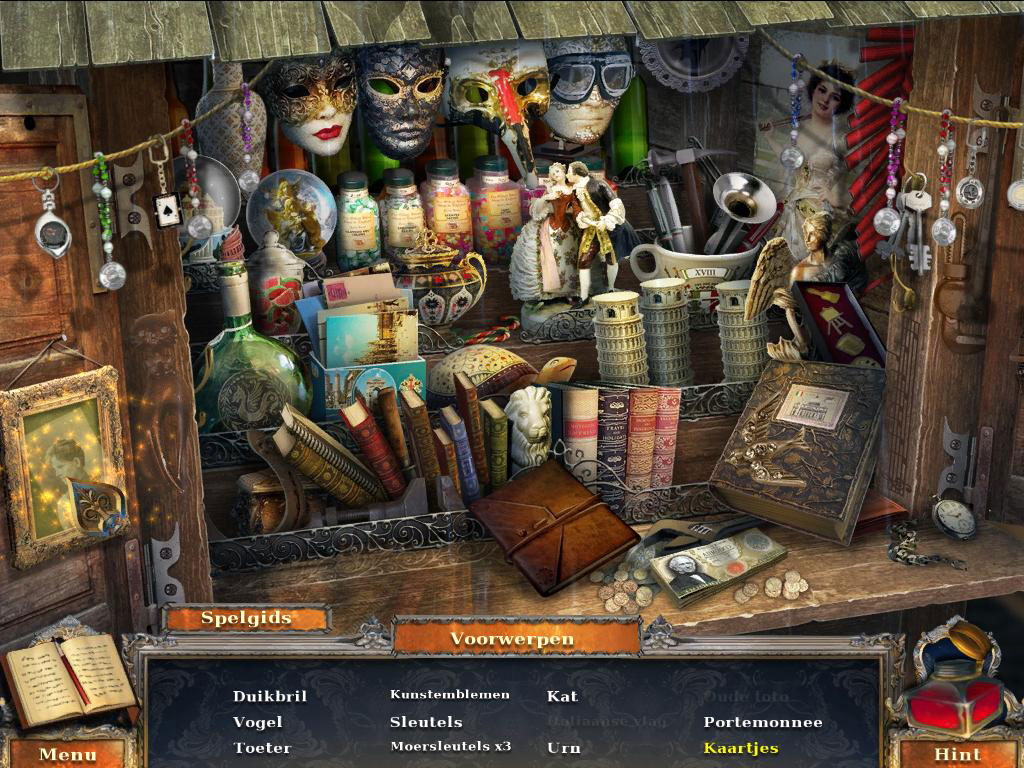The width and height of the screenshot is (1024, 768).
Task: Open the Spelgids strategy guide
Action: [246, 618]
